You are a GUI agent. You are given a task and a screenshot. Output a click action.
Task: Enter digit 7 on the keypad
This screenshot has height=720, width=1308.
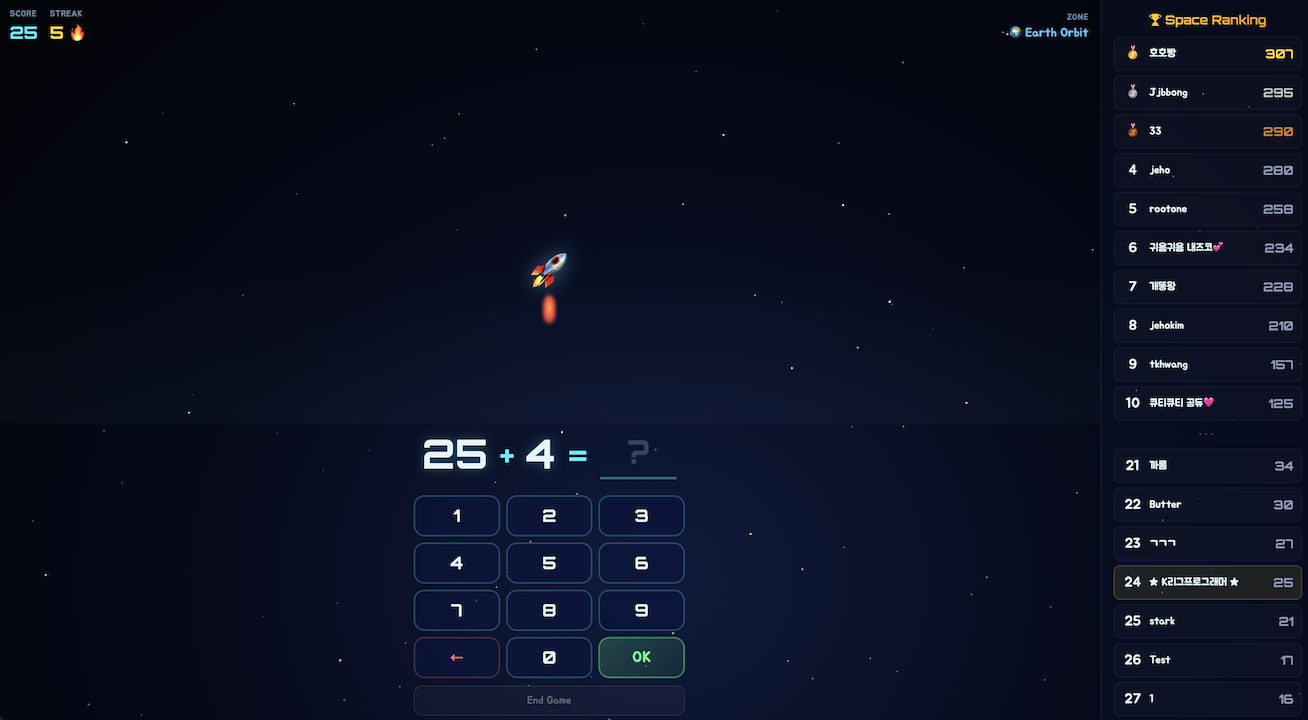point(457,610)
